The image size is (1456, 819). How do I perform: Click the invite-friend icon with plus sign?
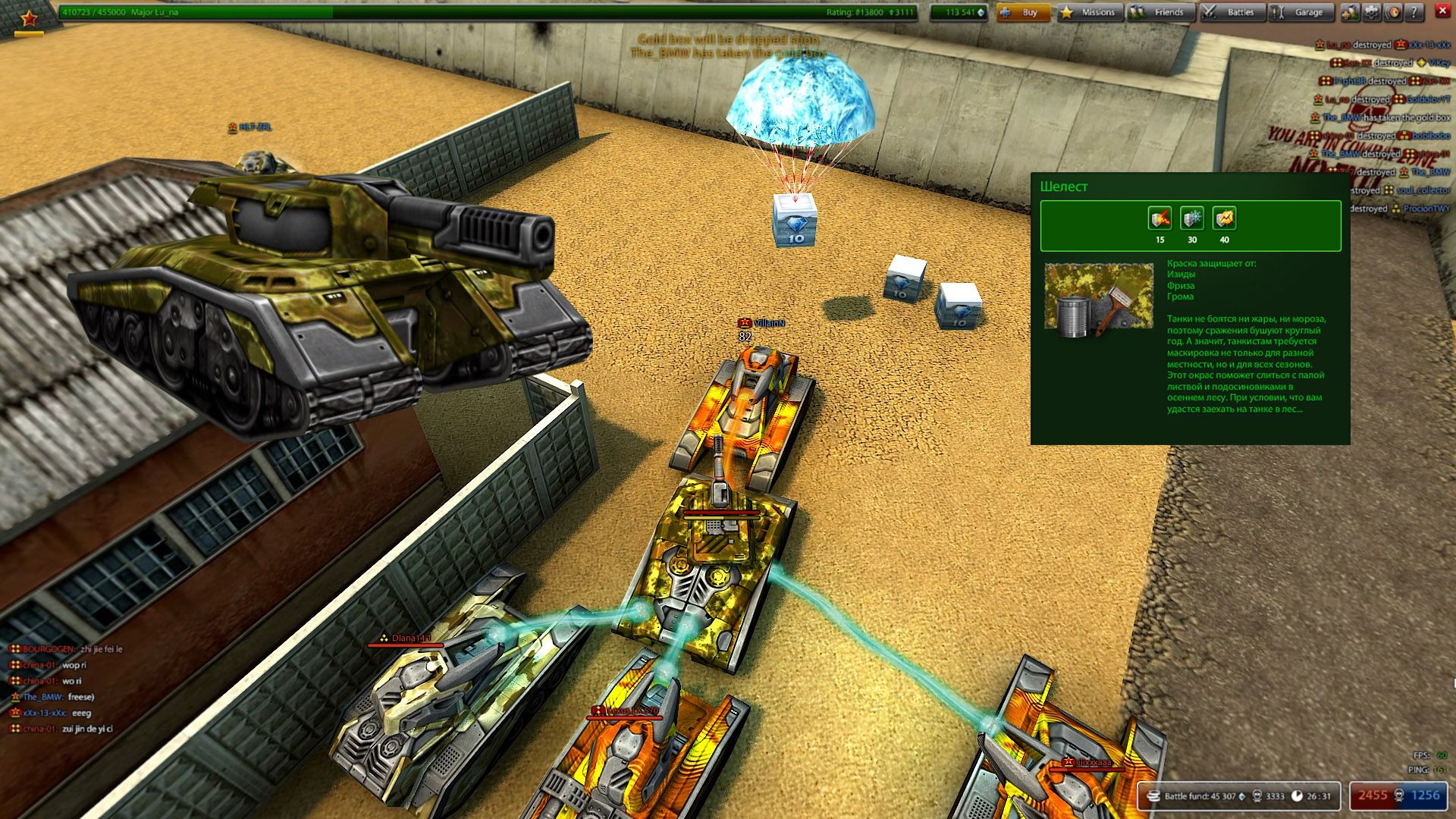pos(1350,12)
